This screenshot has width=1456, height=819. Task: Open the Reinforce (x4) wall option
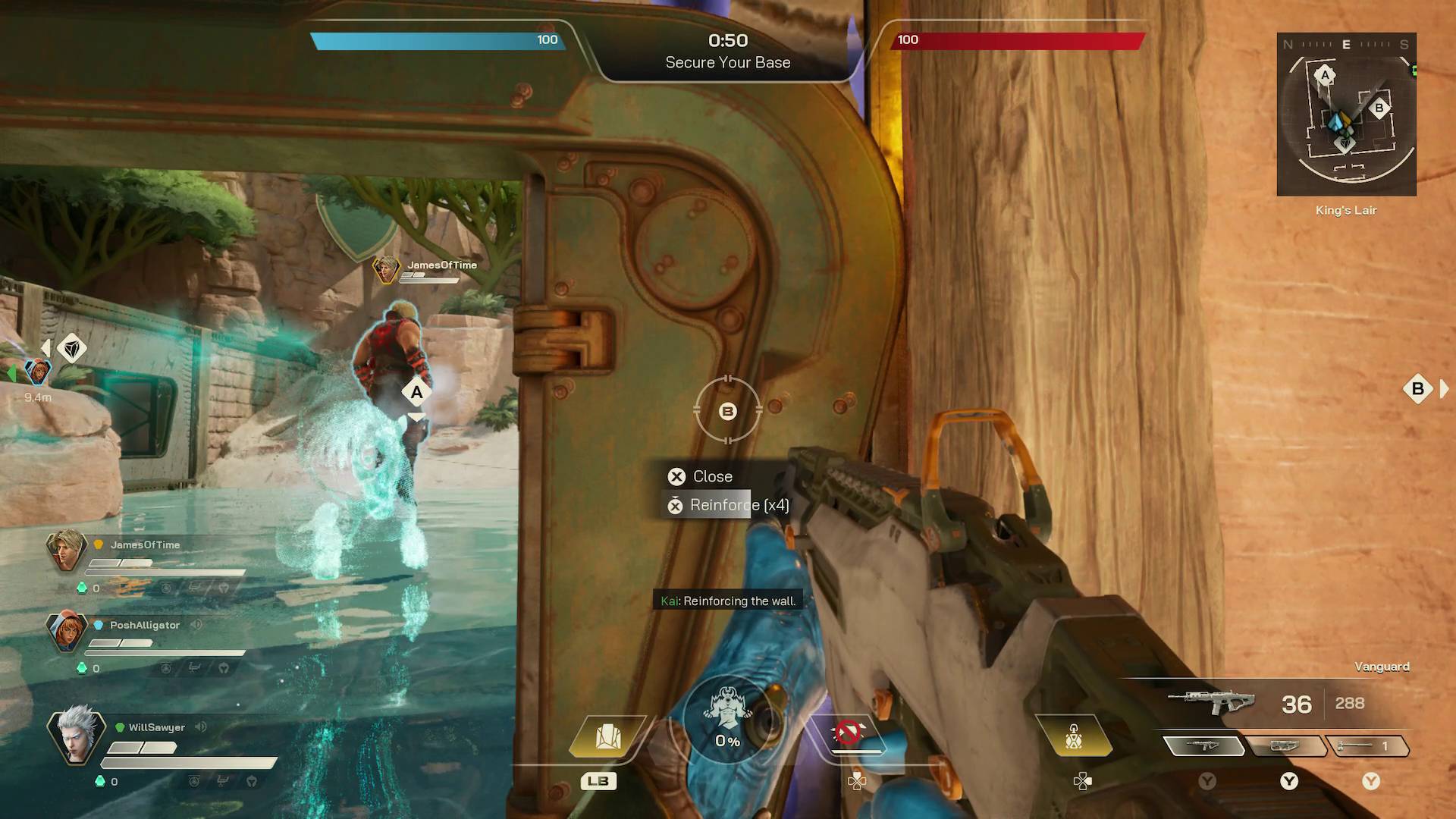pos(728,504)
